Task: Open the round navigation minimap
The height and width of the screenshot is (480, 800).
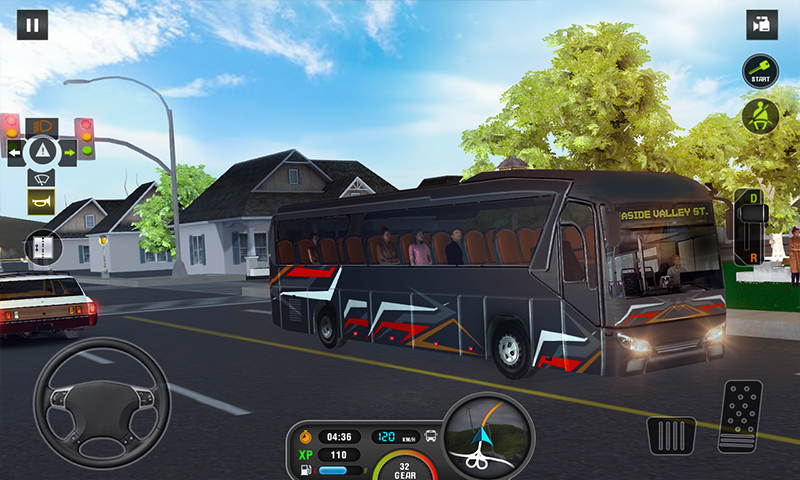Action: [488, 436]
